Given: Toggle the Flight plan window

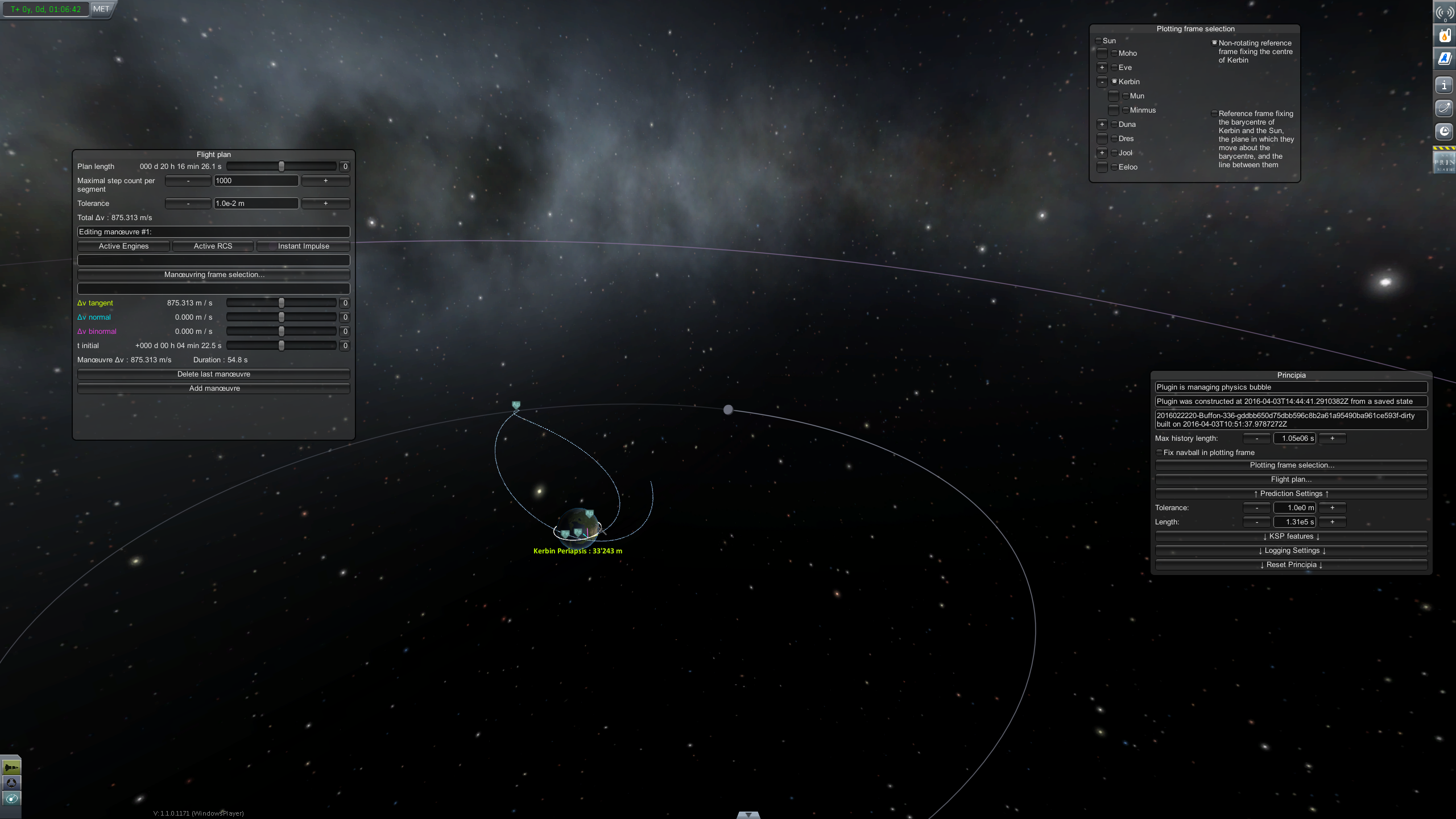Looking at the screenshot, I should click(x=1291, y=479).
